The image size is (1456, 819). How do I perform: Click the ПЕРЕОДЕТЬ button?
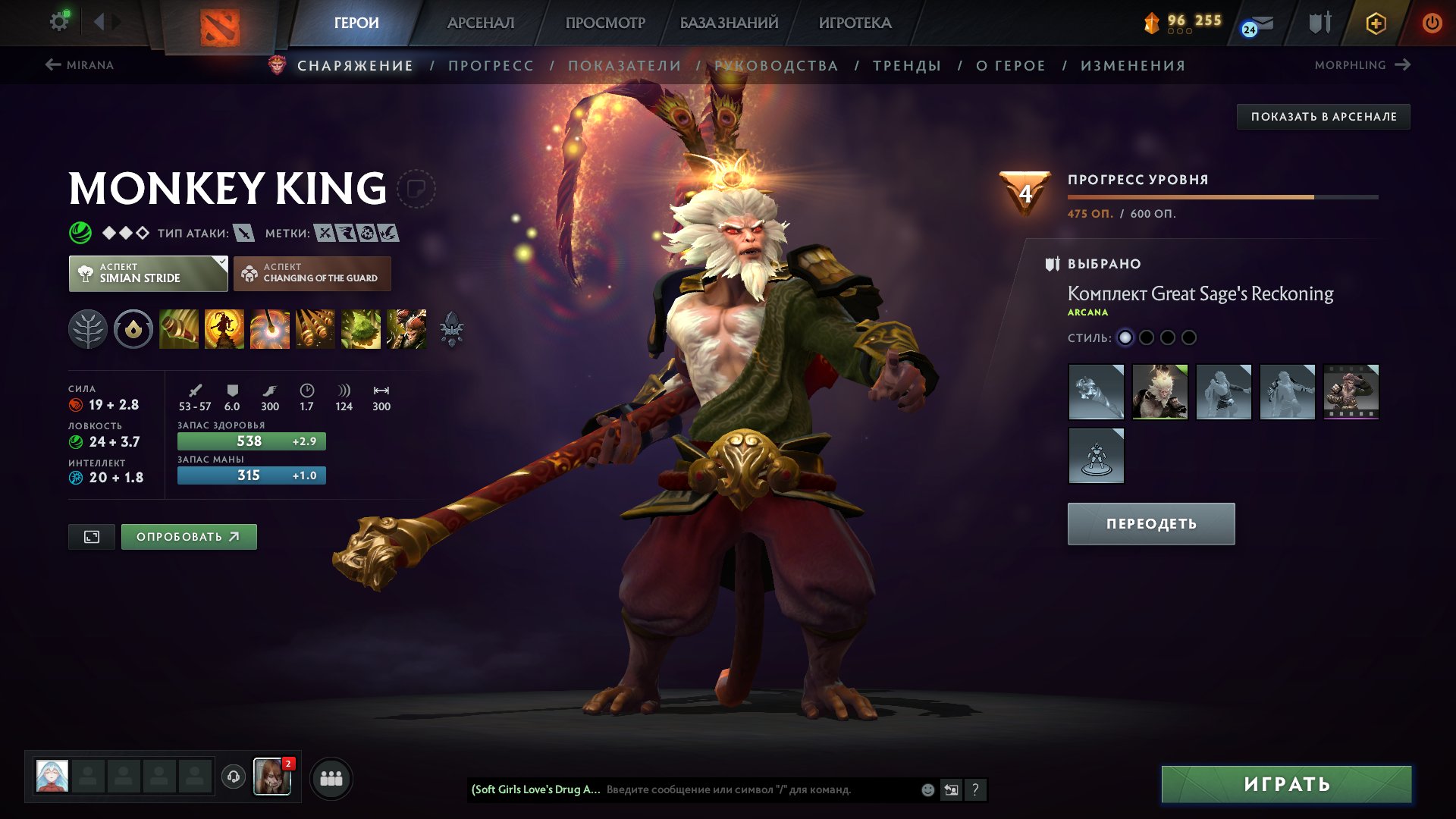click(x=1150, y=522)
